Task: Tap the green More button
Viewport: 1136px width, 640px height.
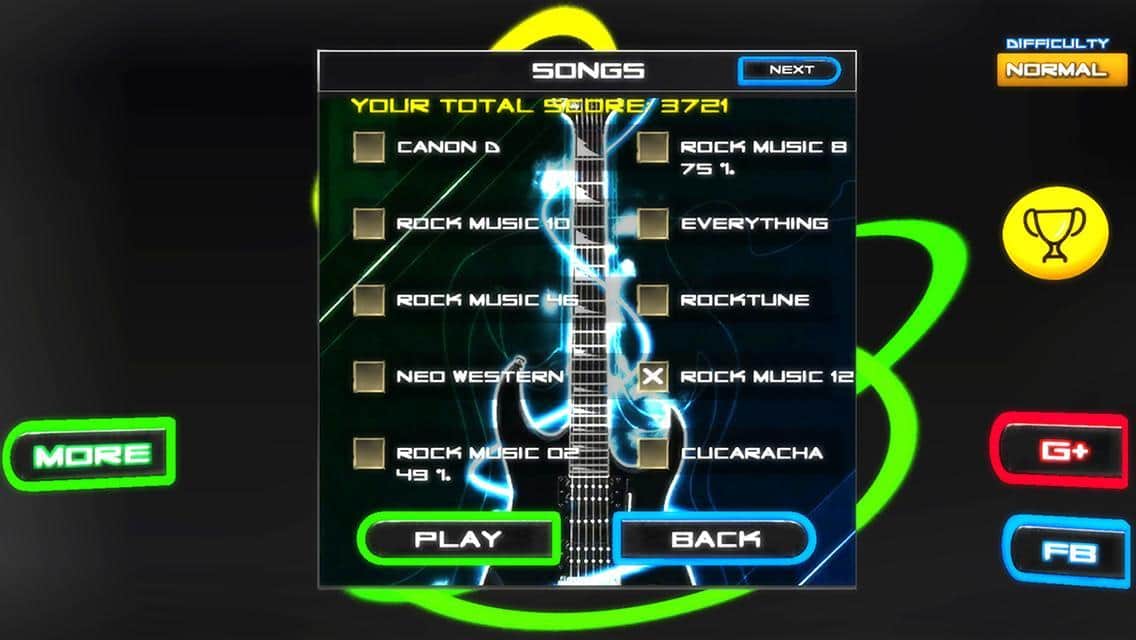Action: (92, 455)
